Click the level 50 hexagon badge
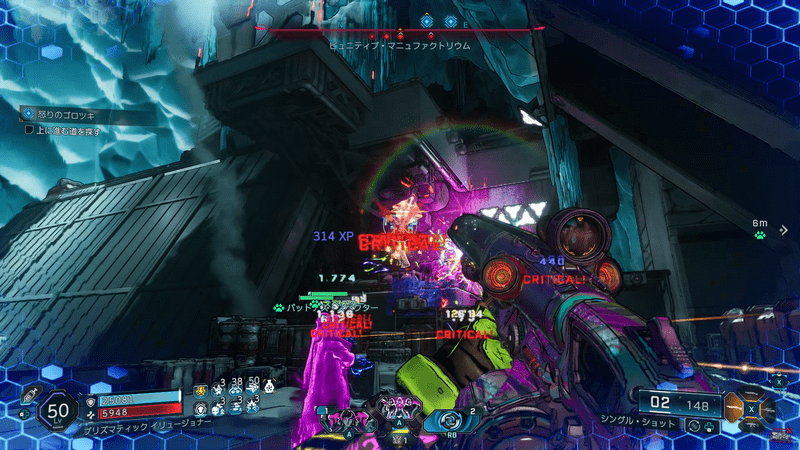Image resolution: width=800 pixels, height=450 pixels. point(59,410)
